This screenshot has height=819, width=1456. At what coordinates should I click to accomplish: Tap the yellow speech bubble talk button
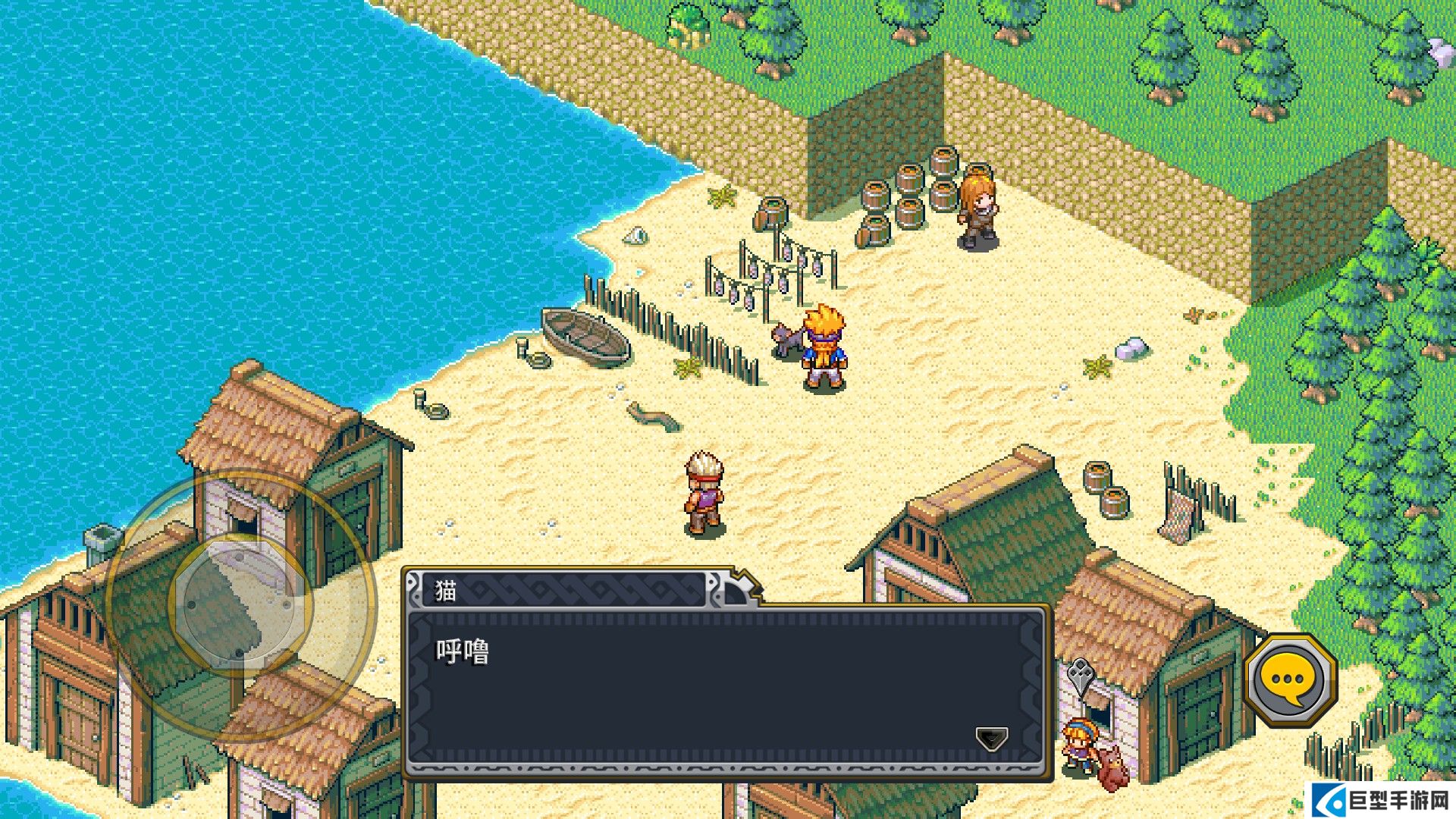pyautogui.click(x=1290, y=680)
